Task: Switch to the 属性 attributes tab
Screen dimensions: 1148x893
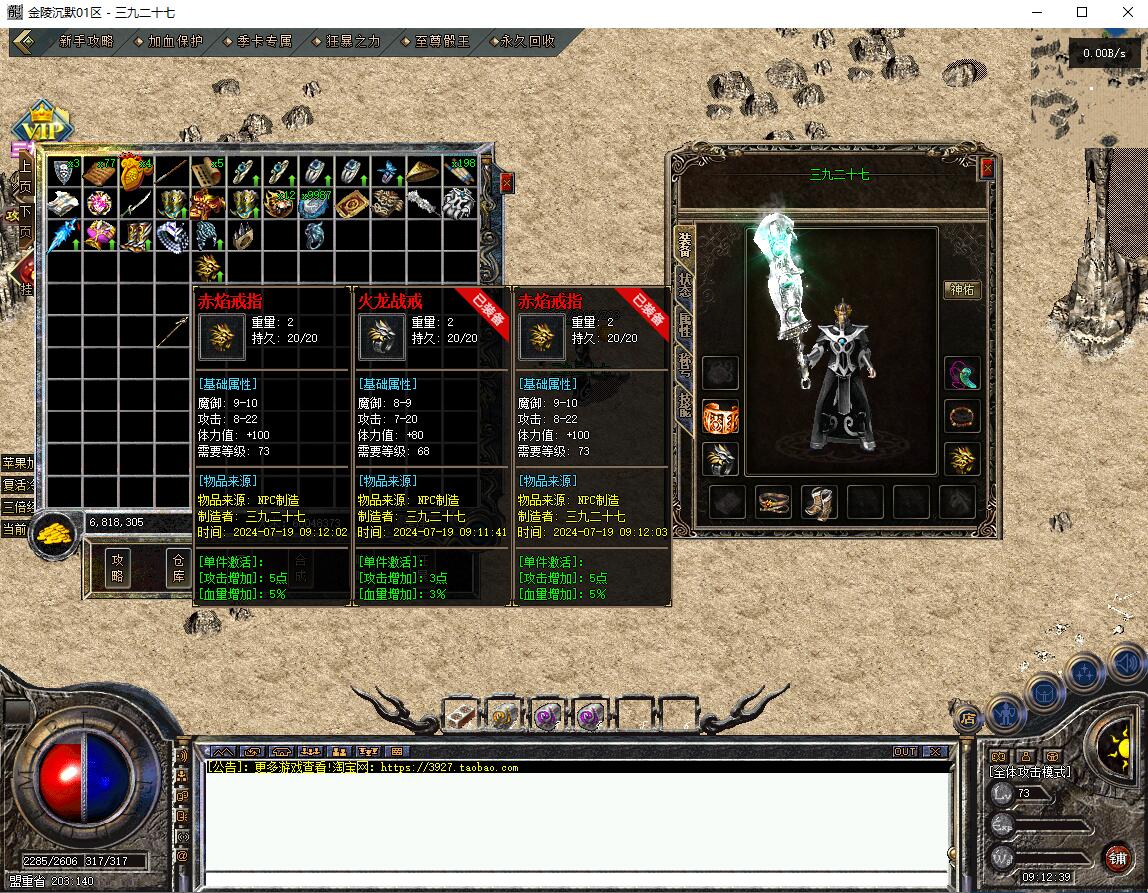Action: [x=685, y=326]
